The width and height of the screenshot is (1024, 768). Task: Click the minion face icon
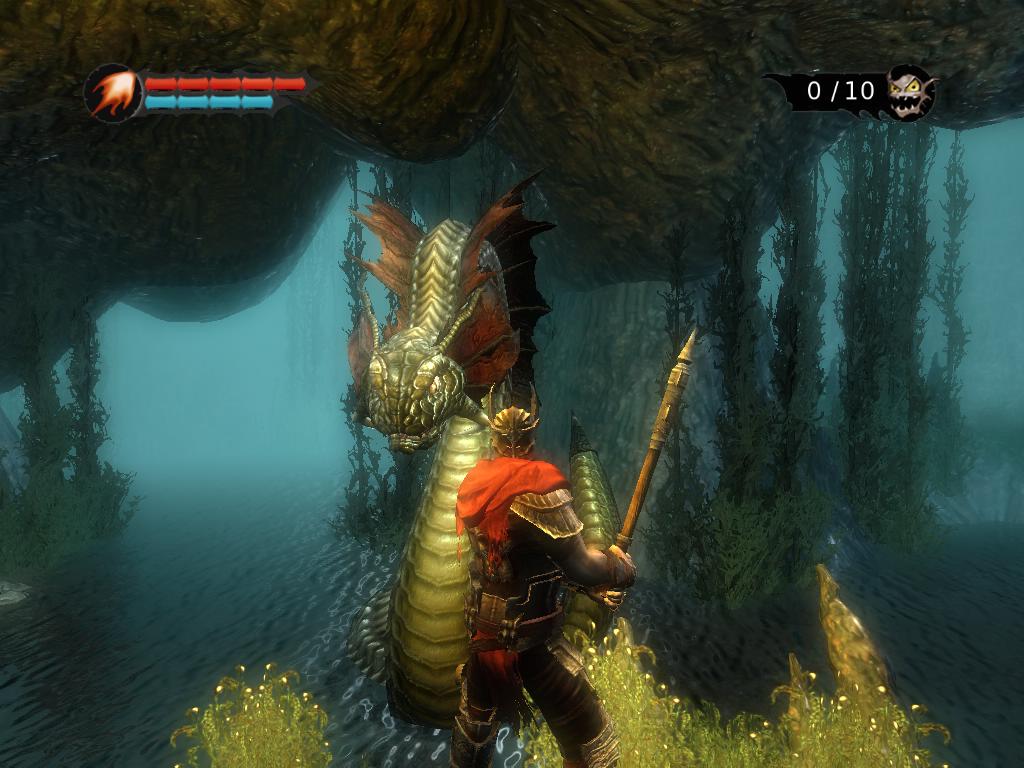coord(909,91)
